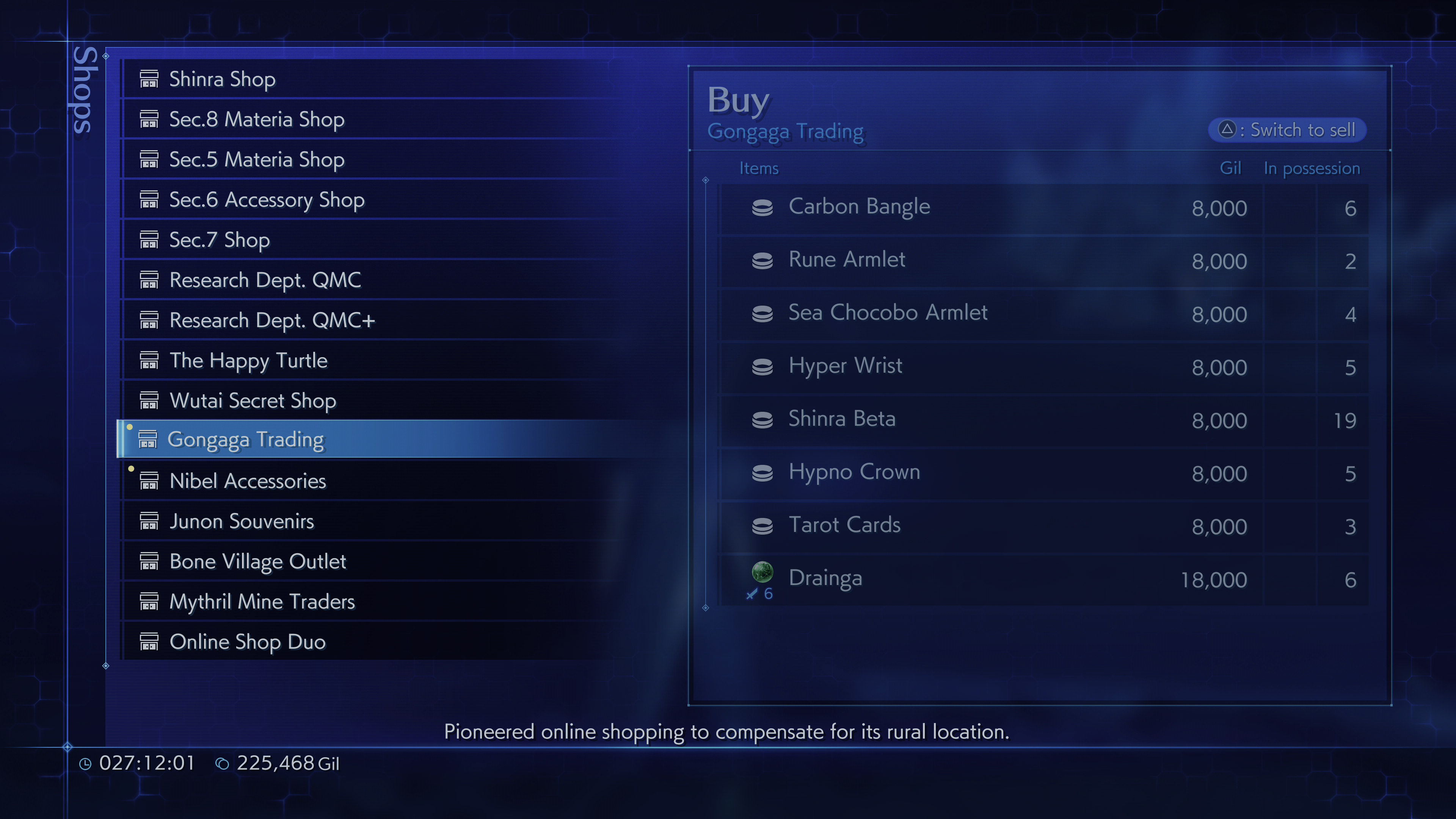Screen dimensions: 1456x819
Task: Open Bone Village Outlet
Action: [x=258, y=561]
